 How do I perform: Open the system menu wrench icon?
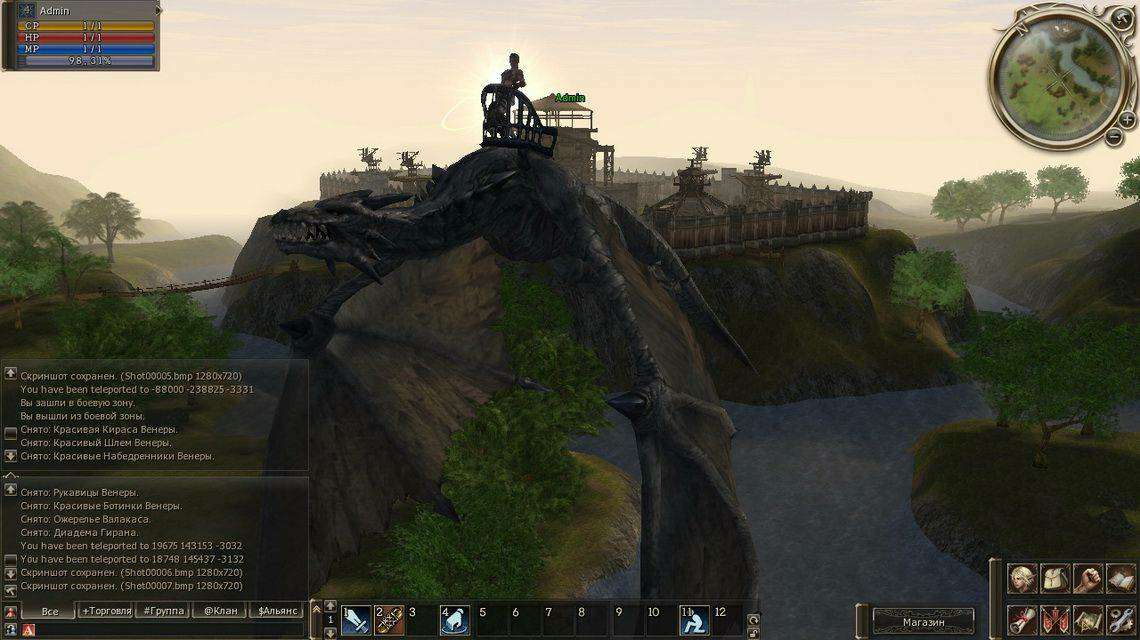click(x=1121, y=619)
